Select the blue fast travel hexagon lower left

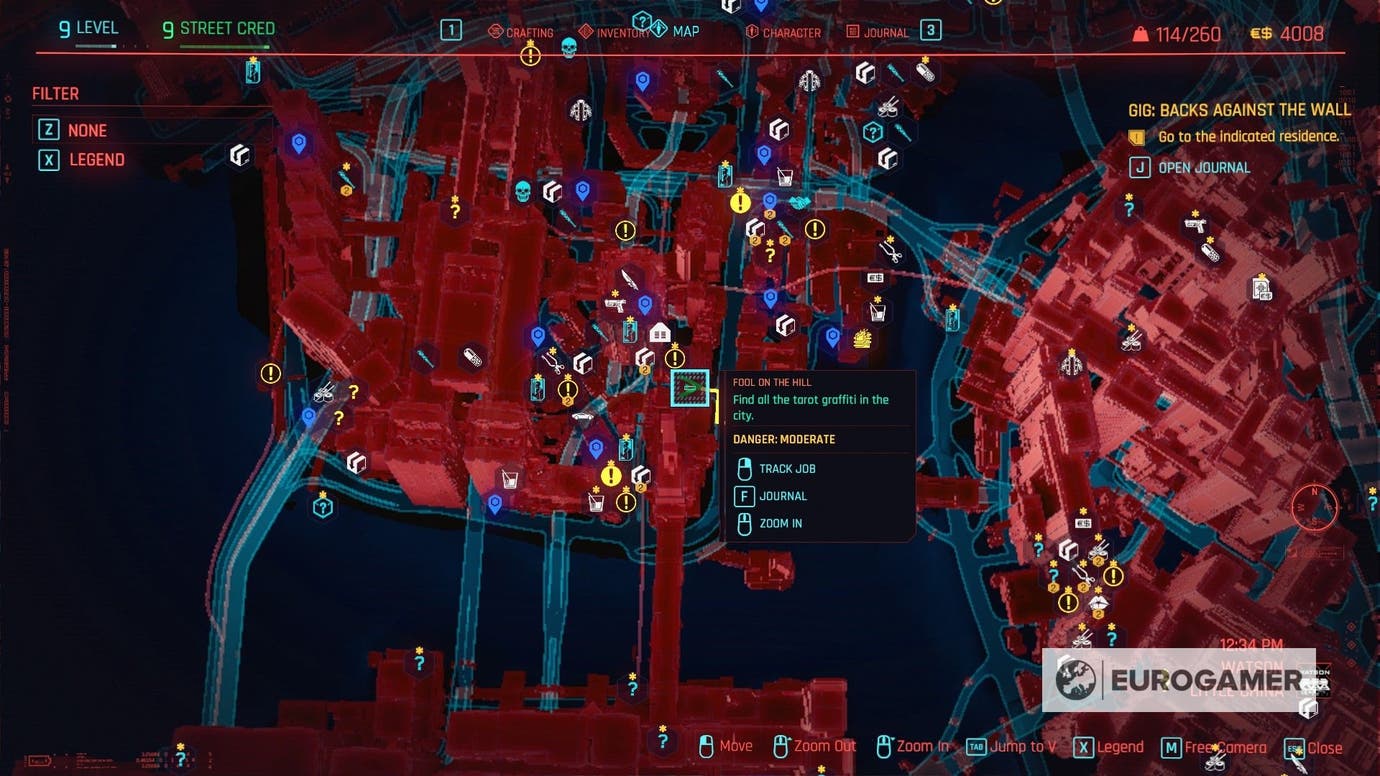pyautogui.click(x=322, y=507)
